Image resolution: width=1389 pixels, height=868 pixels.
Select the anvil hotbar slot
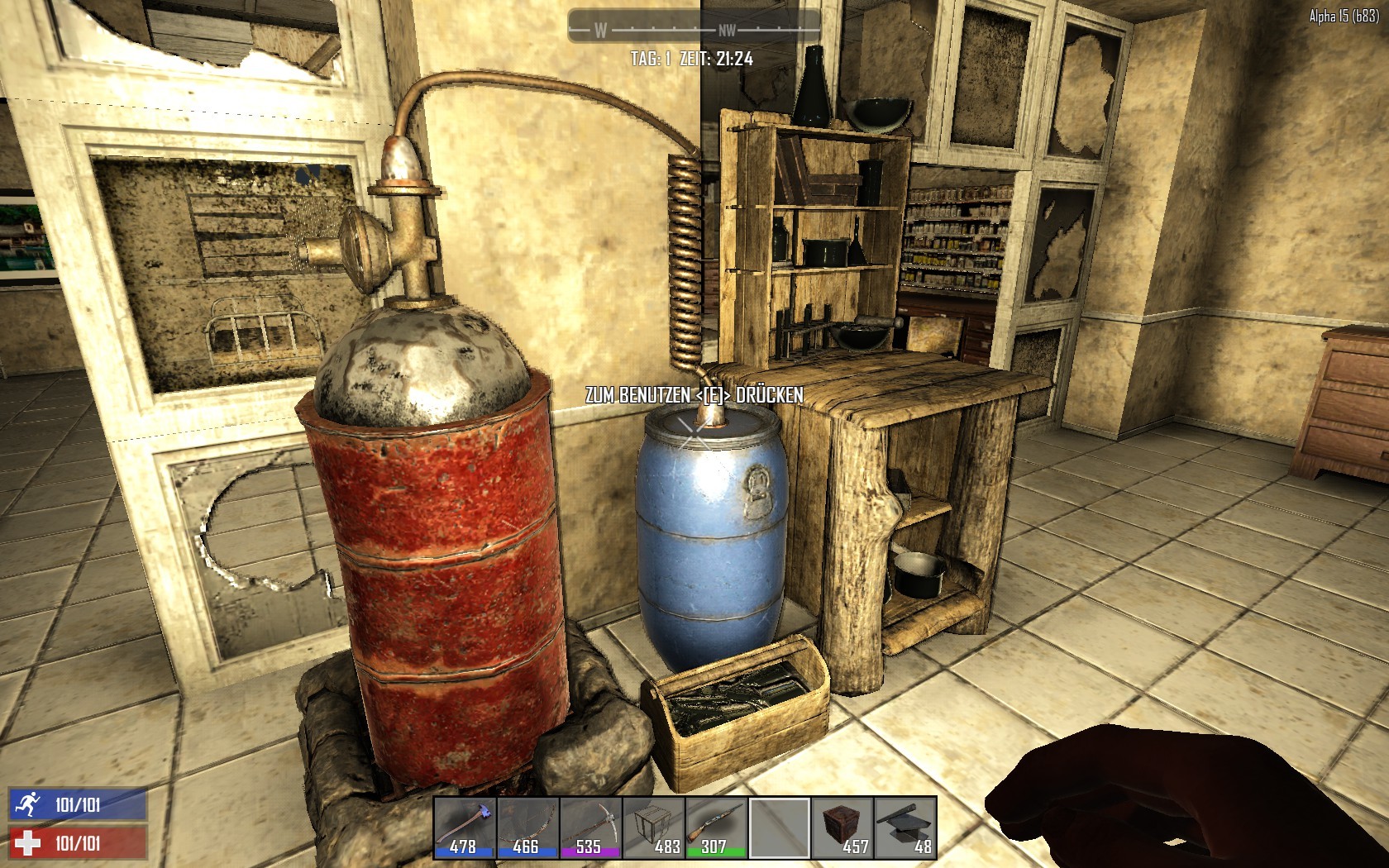(905, 827)
